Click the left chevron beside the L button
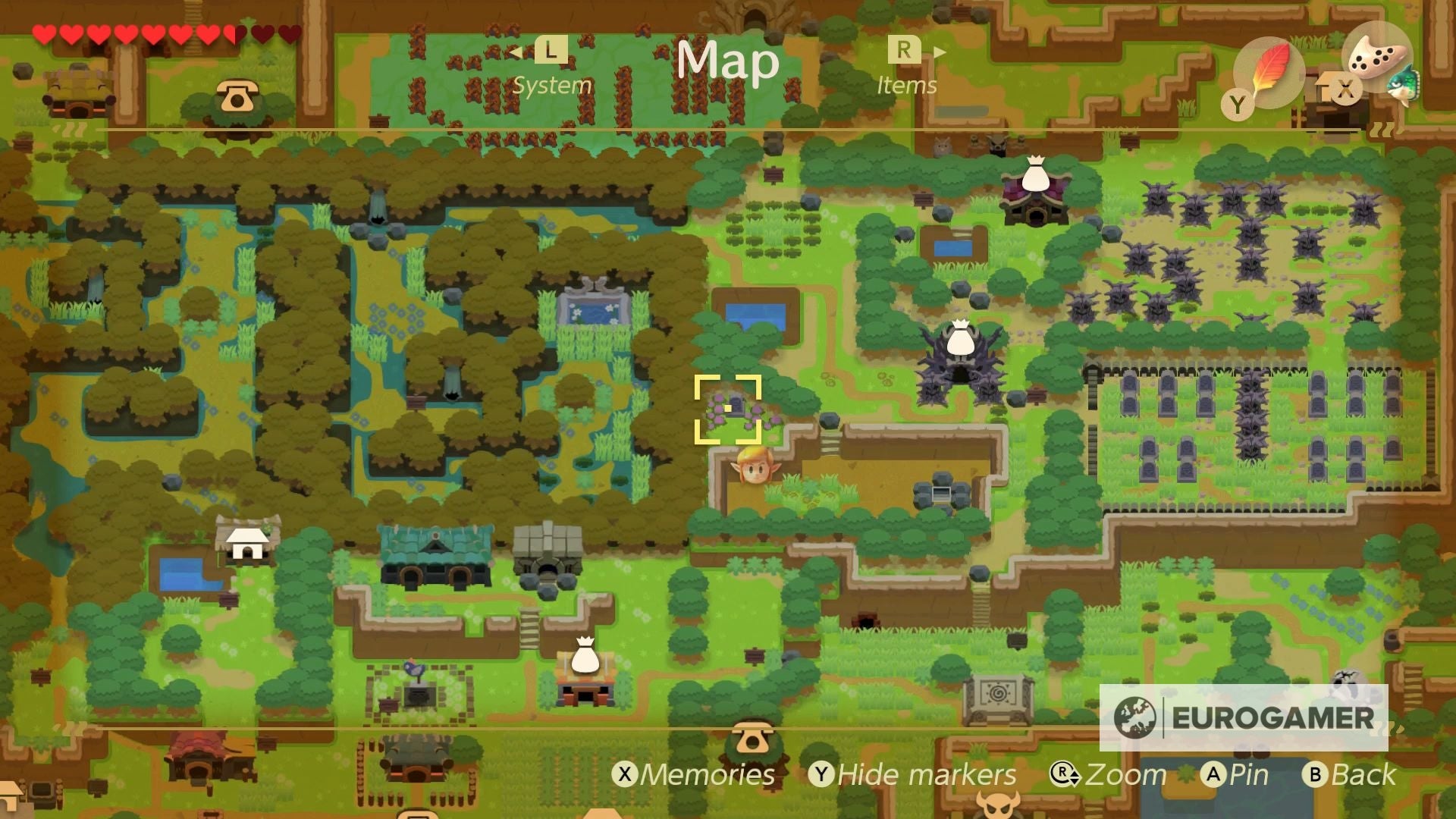Viewport: 1456px width, 819px height. click(x=514, y=50)
